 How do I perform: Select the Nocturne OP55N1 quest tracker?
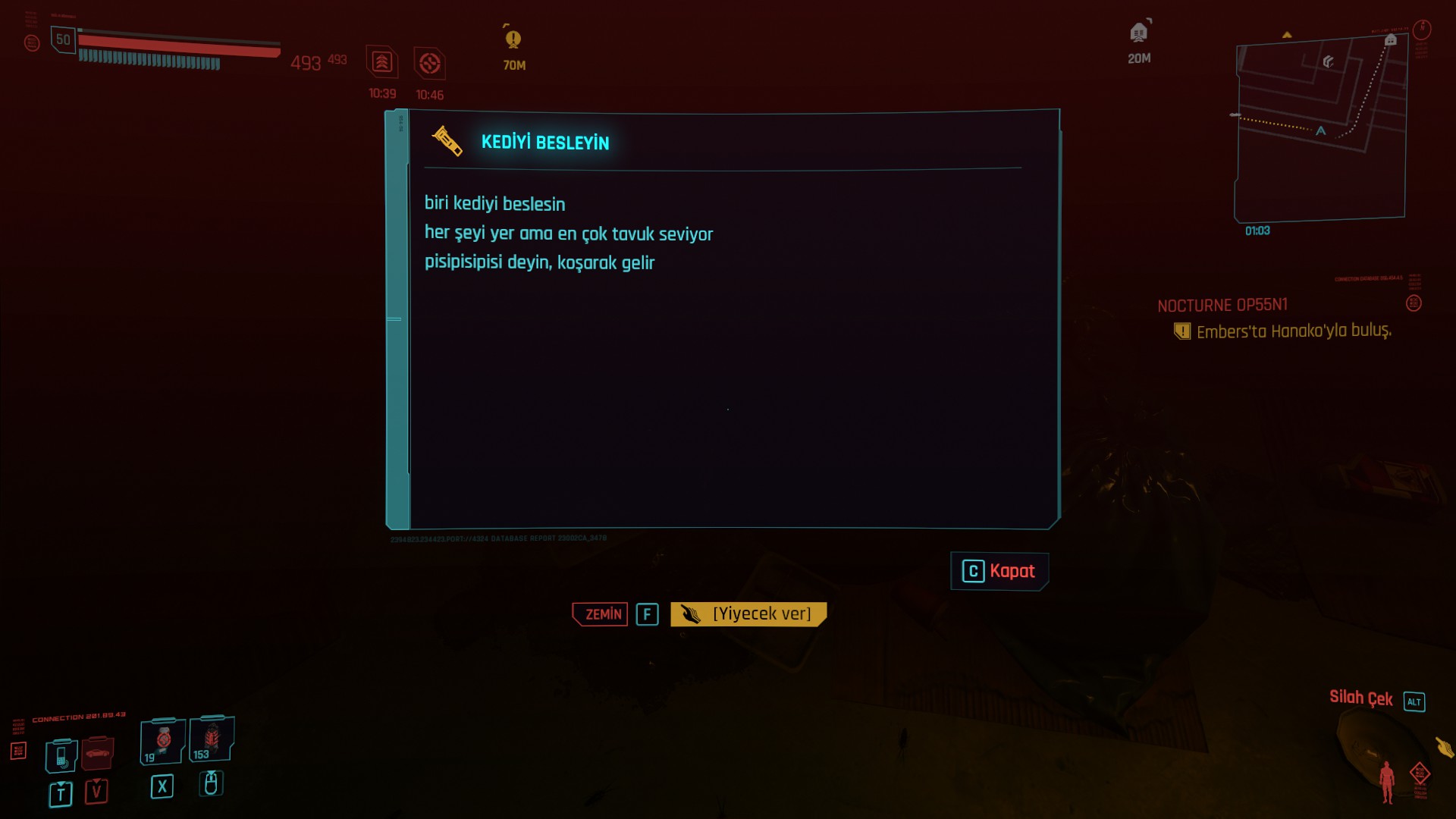pyautogui.click(x=1222, y=306)
